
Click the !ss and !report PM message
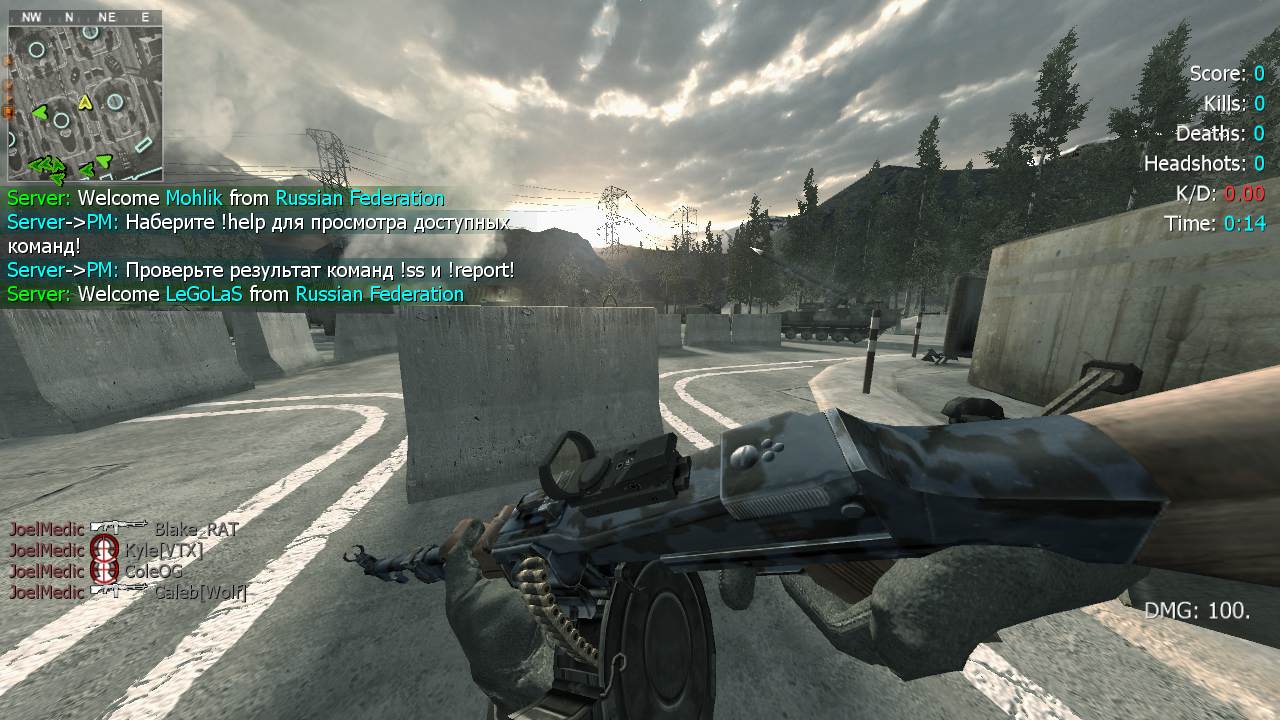point(260,270)
